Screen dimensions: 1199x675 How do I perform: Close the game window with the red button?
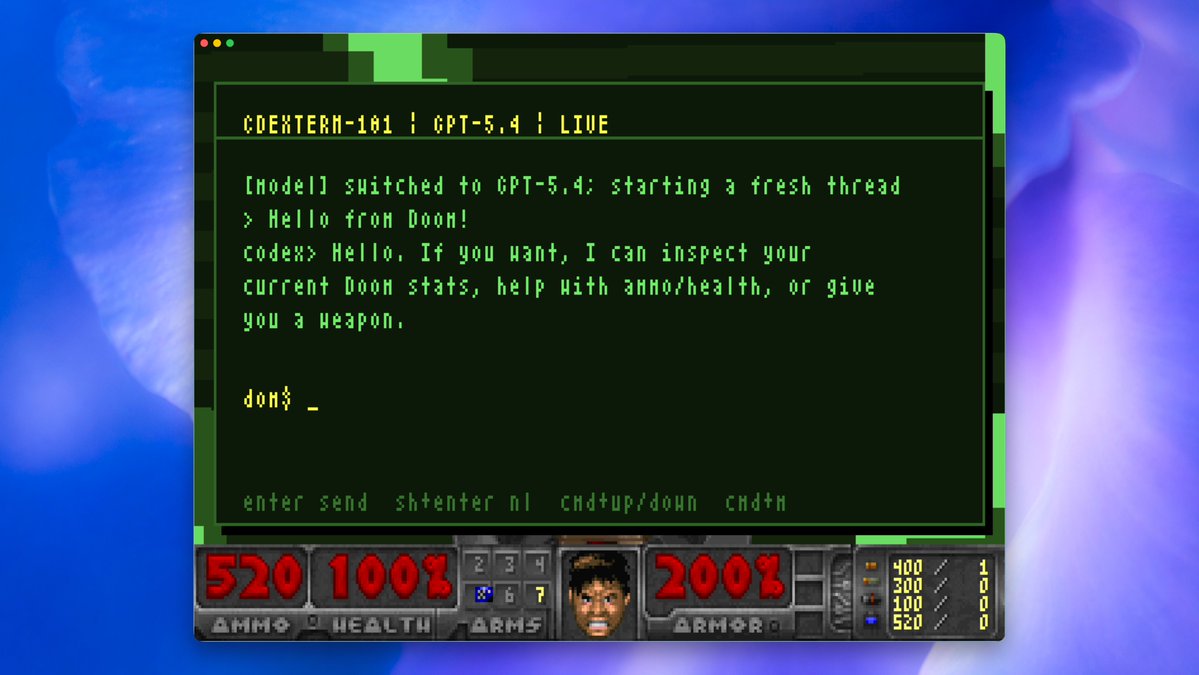click(204, 43)
